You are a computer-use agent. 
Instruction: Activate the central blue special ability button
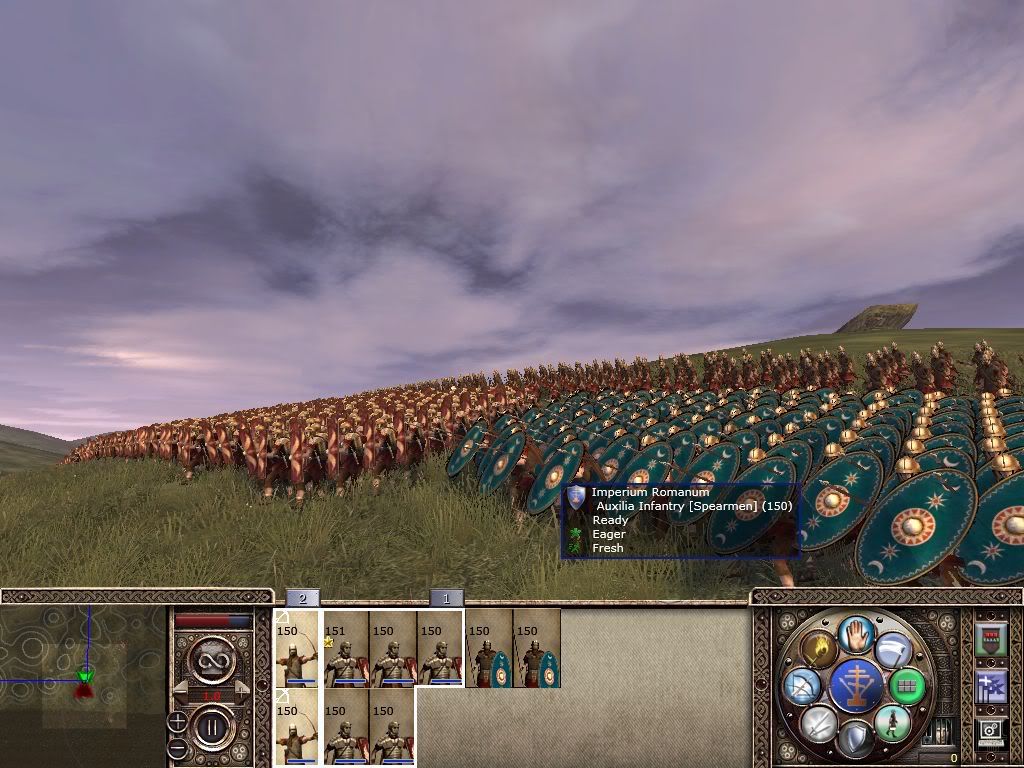[856, 687]
